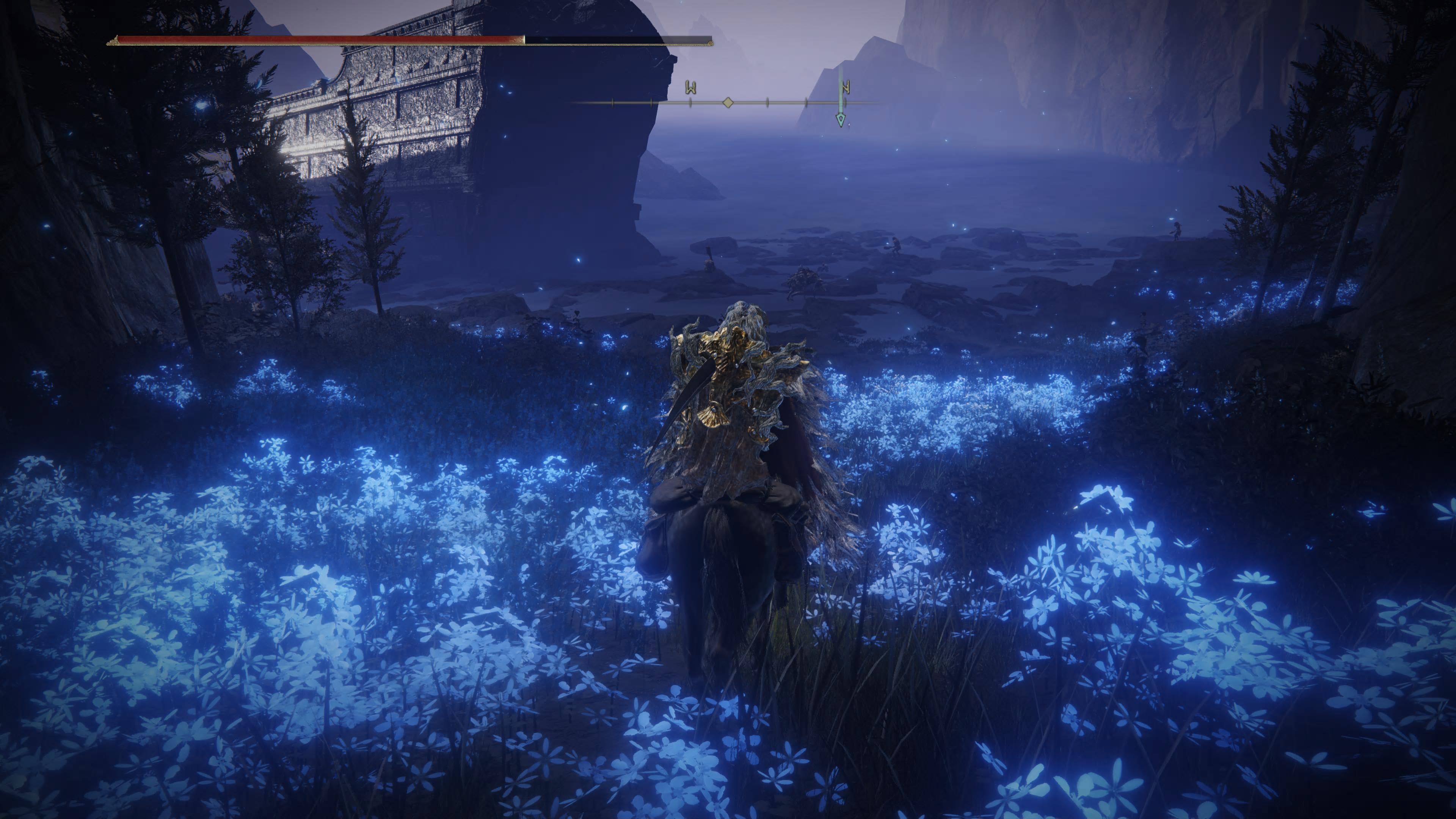Screen dimensions: 1456x819
Task: Select the West letter on the compass
Action: click(690, 88)
